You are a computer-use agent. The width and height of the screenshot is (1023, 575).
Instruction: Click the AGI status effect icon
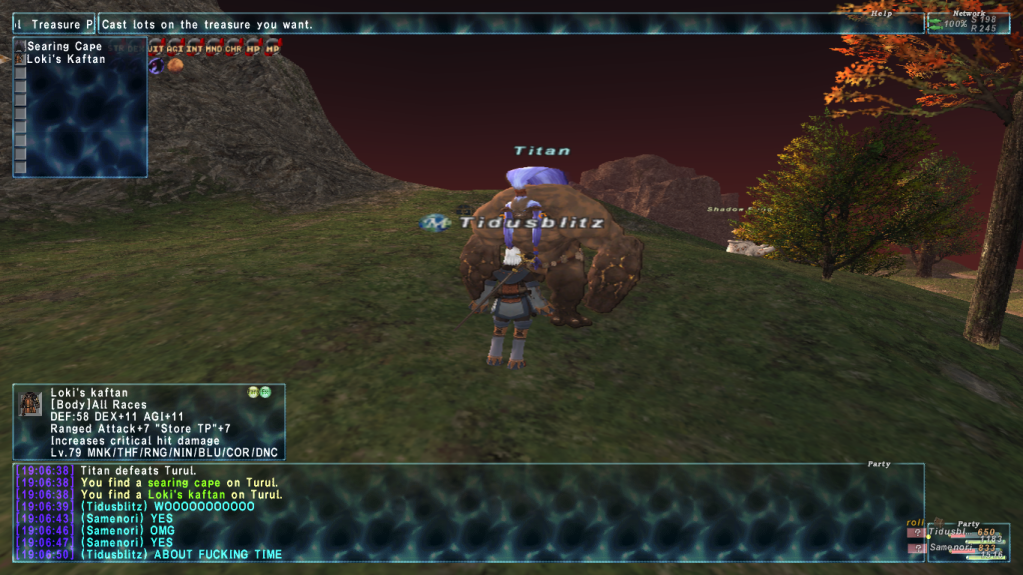(x=175, y=47)
